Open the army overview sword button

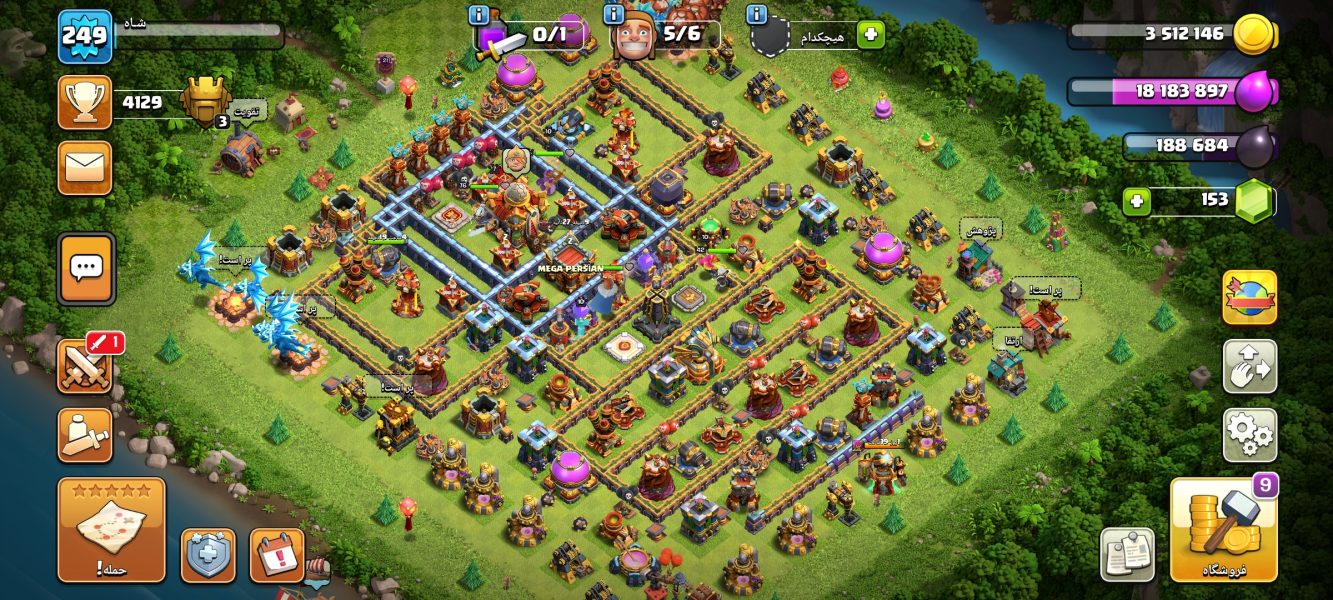[85, 436]
